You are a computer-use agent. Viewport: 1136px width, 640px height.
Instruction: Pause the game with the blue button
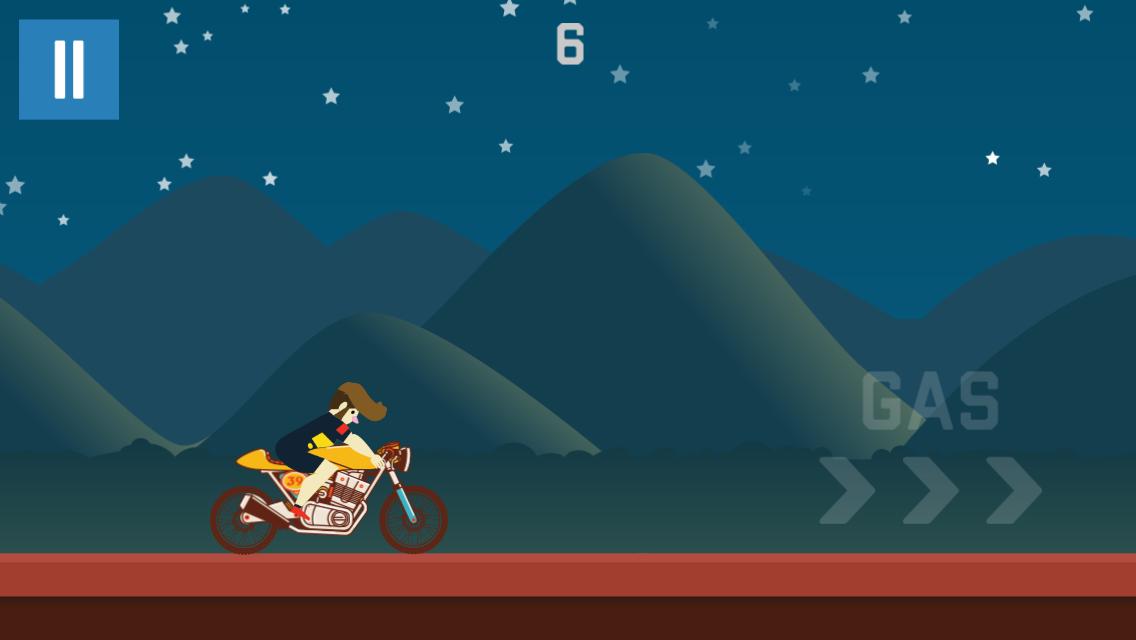pos(69,69)
